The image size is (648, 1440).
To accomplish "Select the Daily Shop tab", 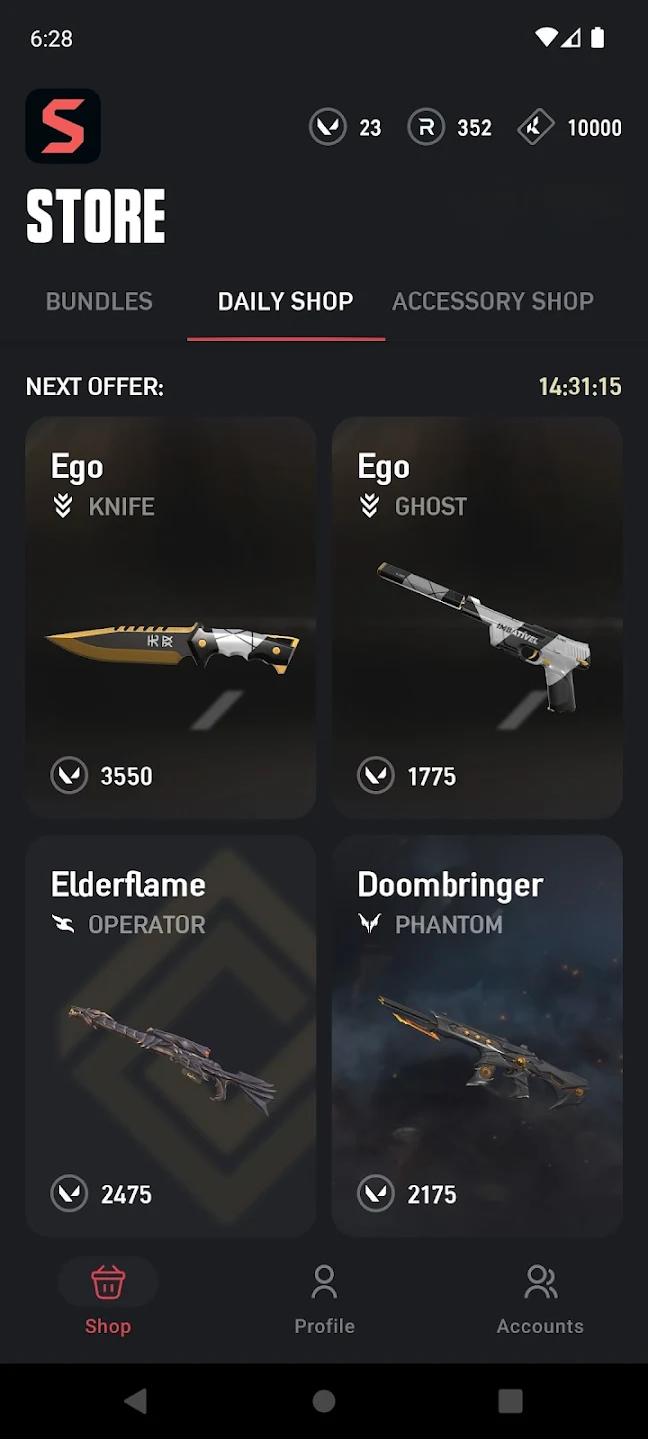I will pyautogui.click(x=285, y=301).
